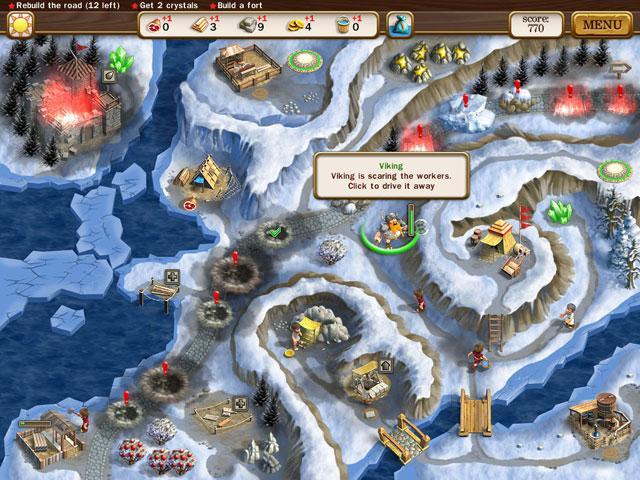Open the MENU button

[602, 23]
